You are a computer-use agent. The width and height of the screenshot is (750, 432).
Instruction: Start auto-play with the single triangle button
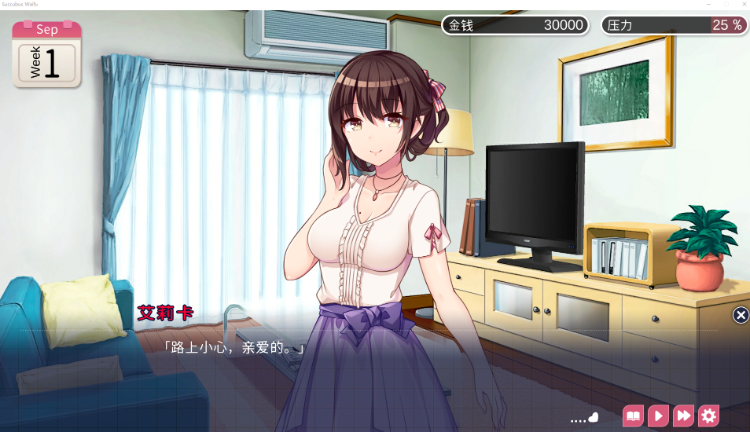[658, 416]
